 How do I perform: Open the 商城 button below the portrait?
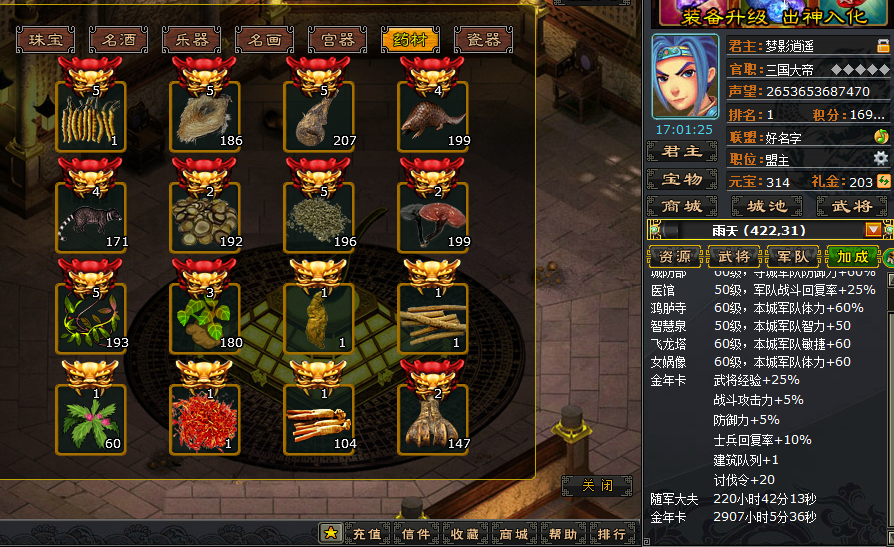coord(681,205)
